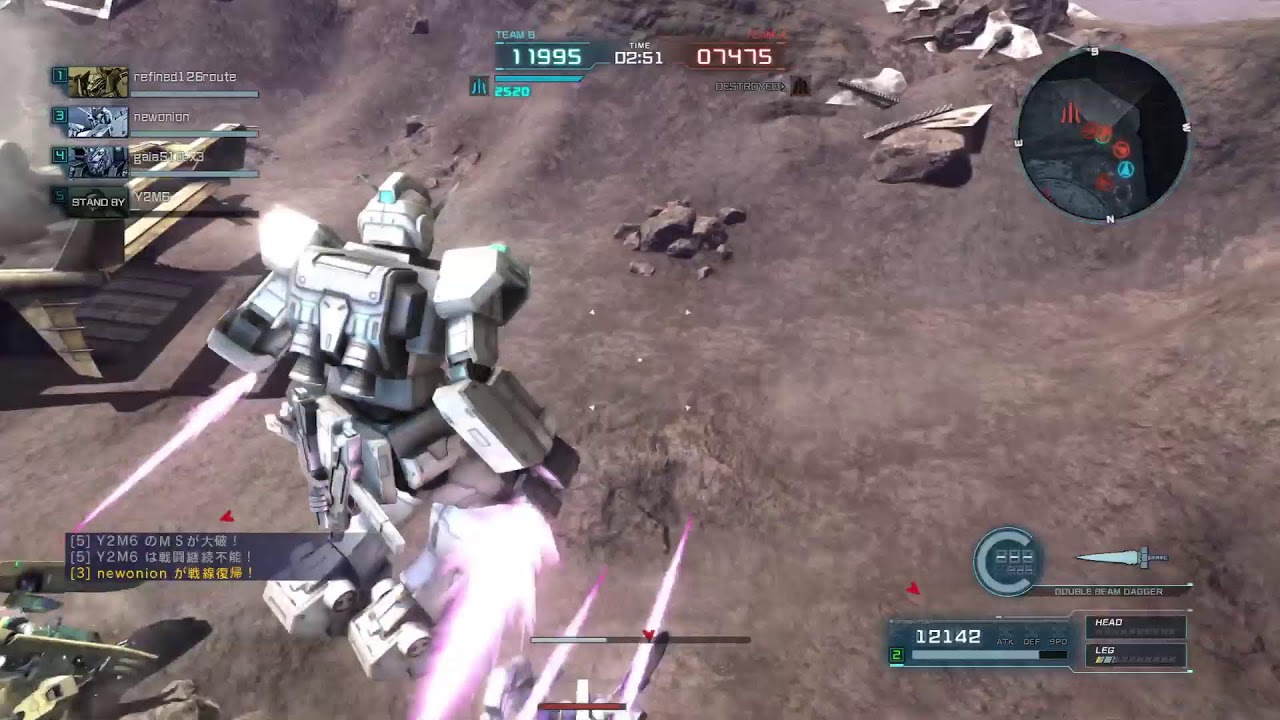Open the circular radar minimap
This screenshot has width=1280, height=720.
coord(1103,135)
